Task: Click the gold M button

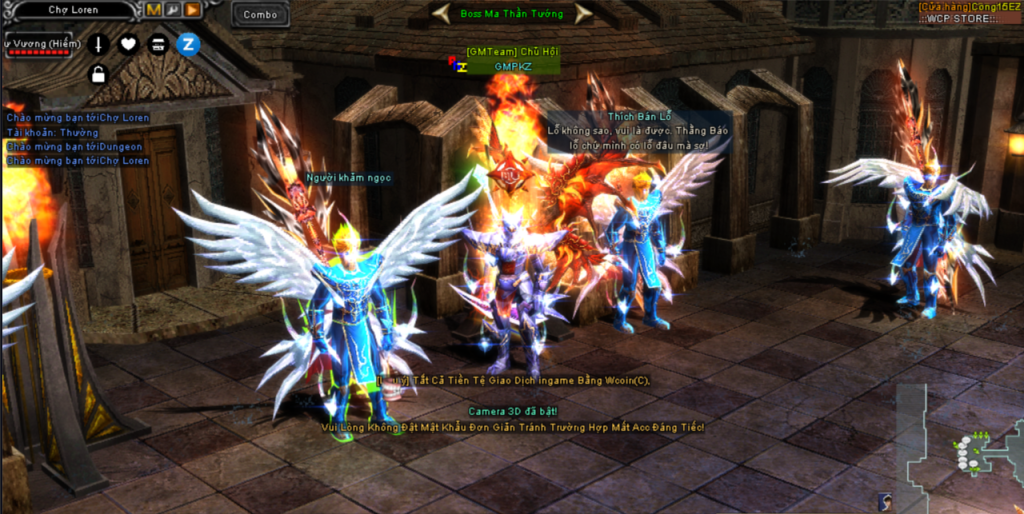Action: [x=154, y=10]
